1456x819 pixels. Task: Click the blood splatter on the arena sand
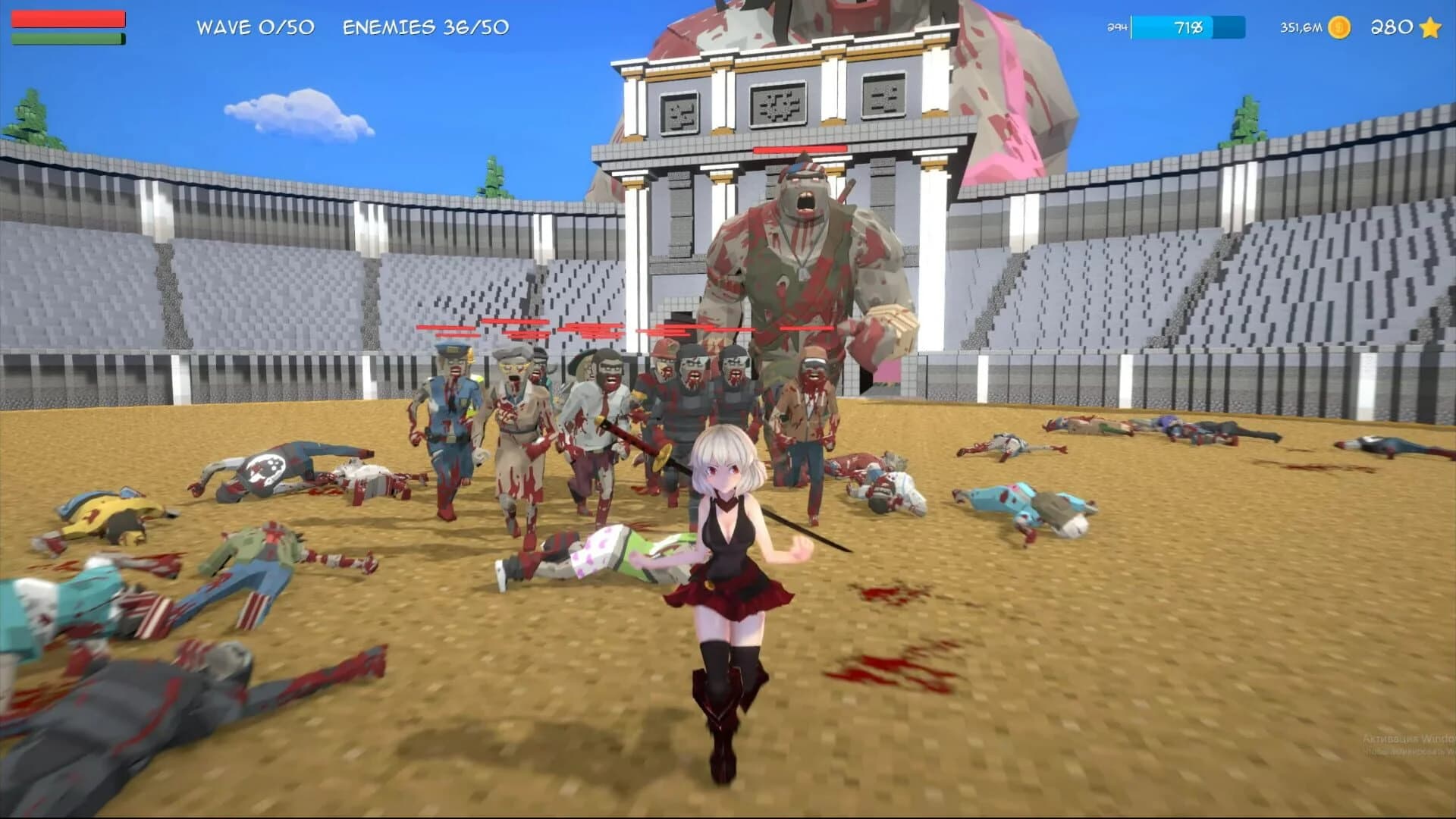pos(880,671)
